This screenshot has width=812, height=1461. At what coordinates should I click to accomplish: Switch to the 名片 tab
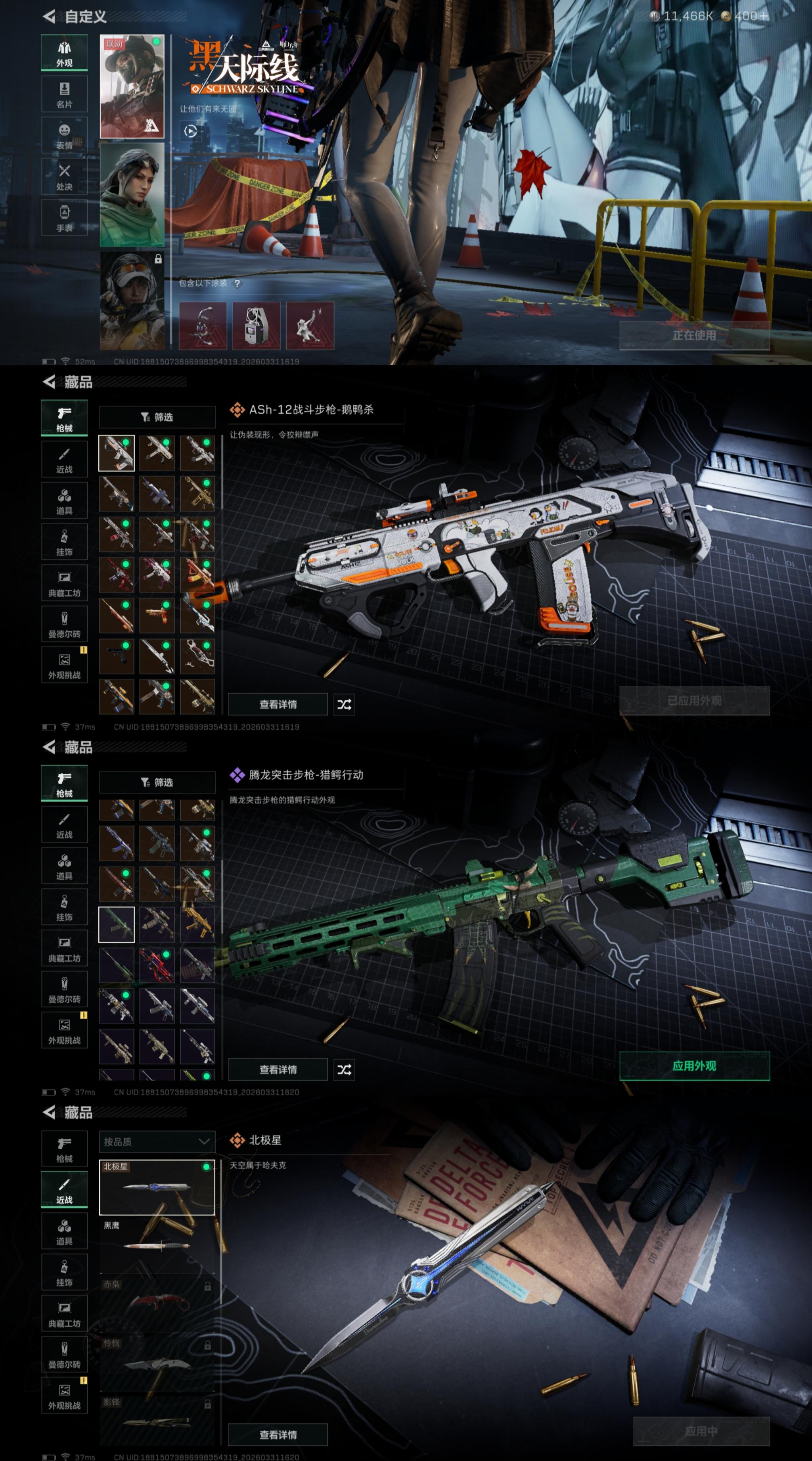click(x=64, y=95)
